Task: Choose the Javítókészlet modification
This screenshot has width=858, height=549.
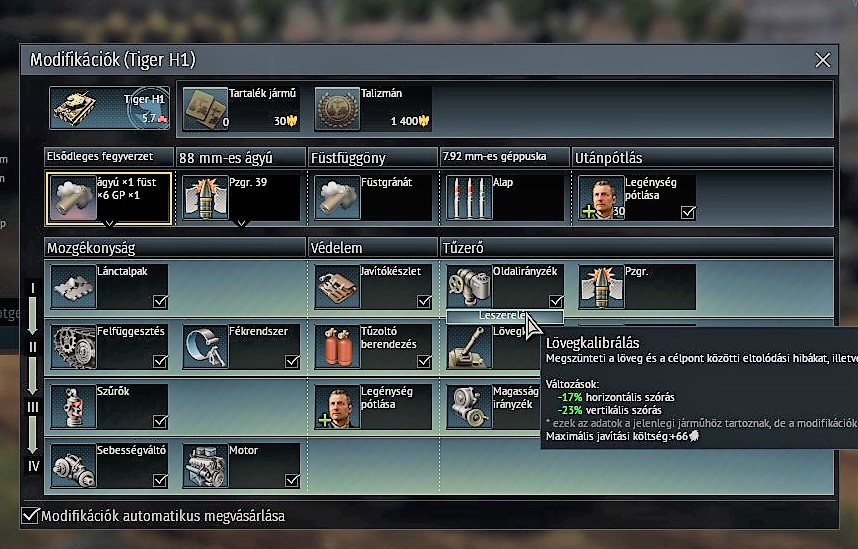Action: (373, 286)
